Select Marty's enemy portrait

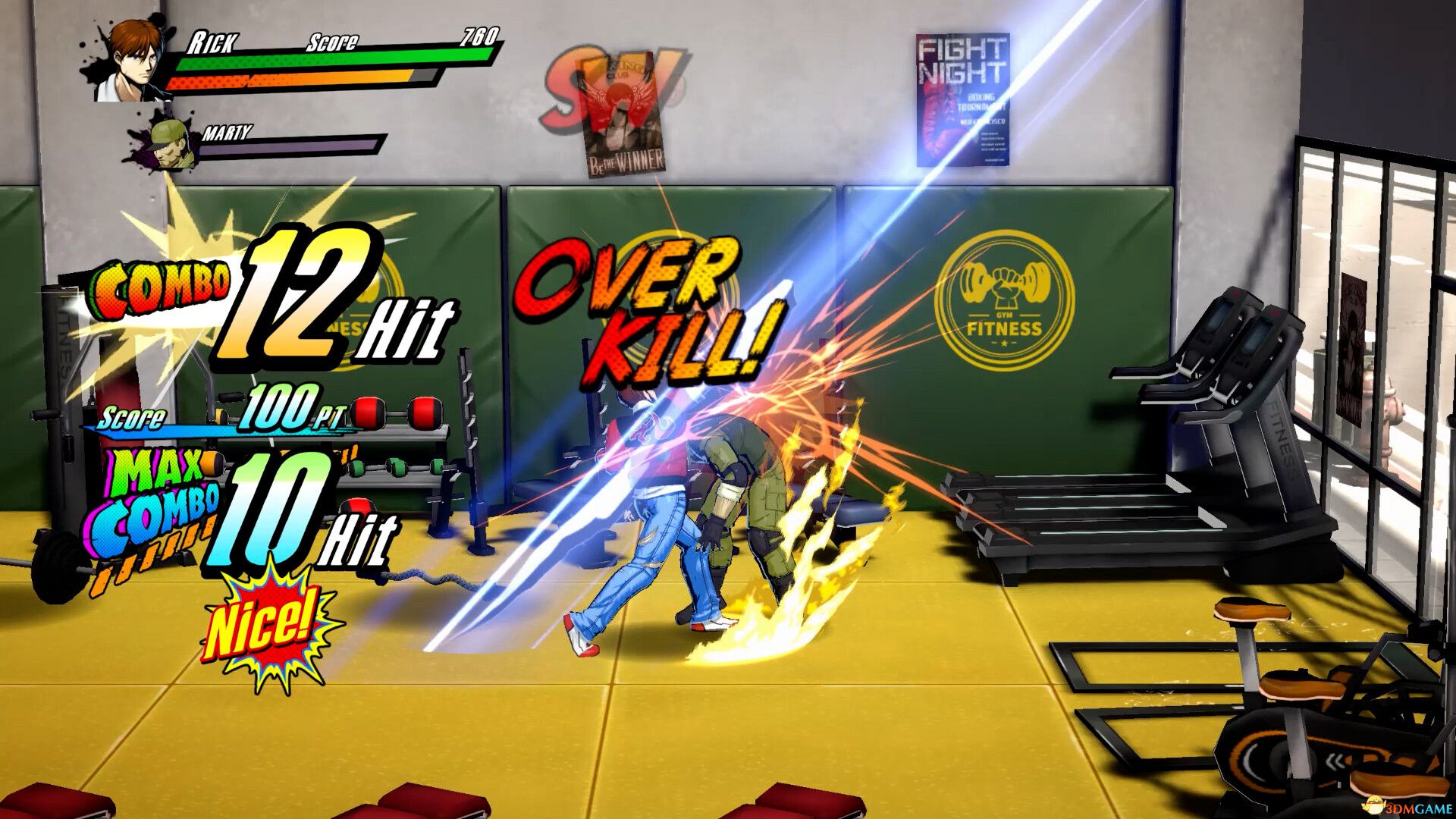pos(168,142)
